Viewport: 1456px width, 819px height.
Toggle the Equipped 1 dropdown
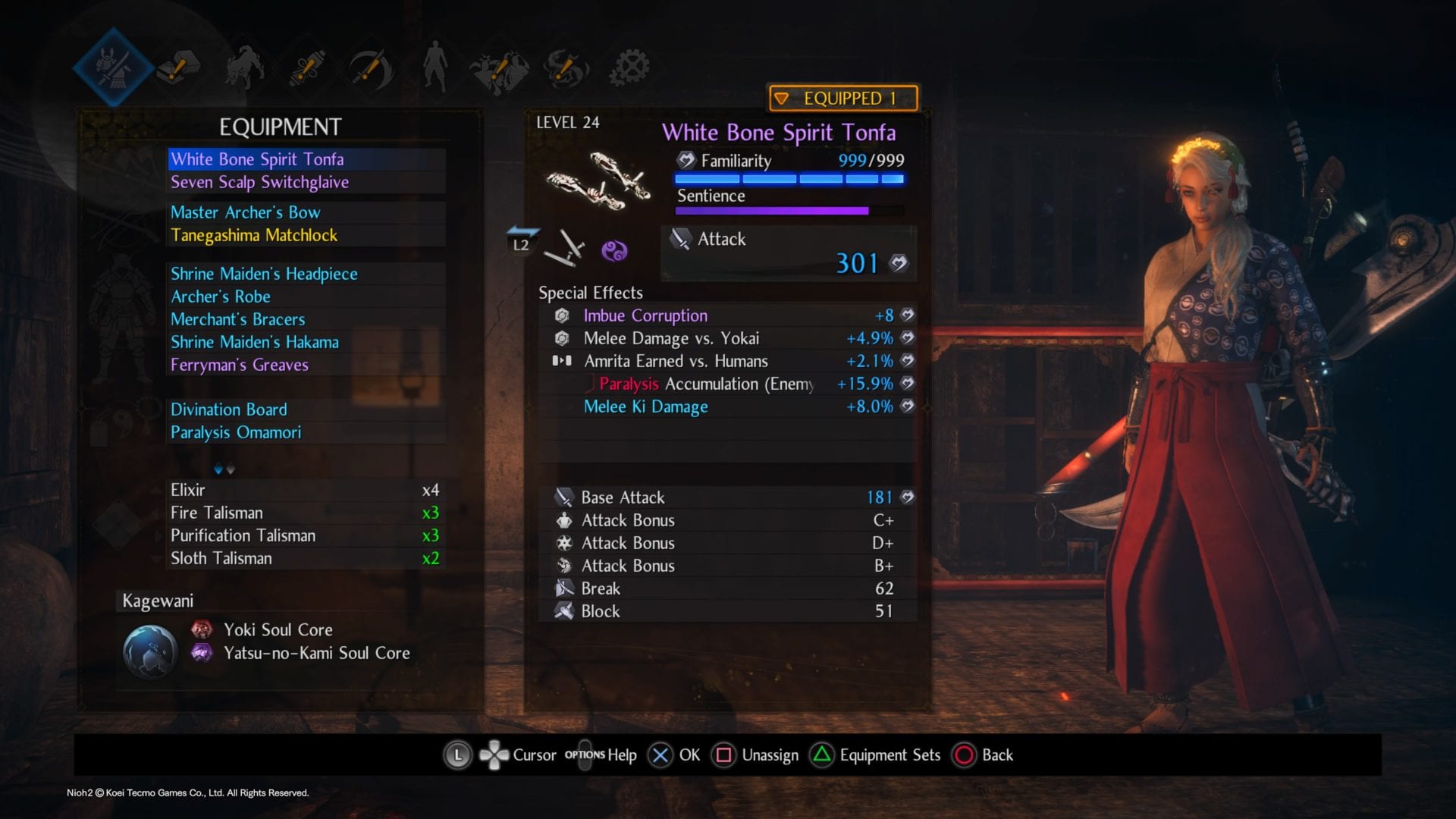(843, 99)
